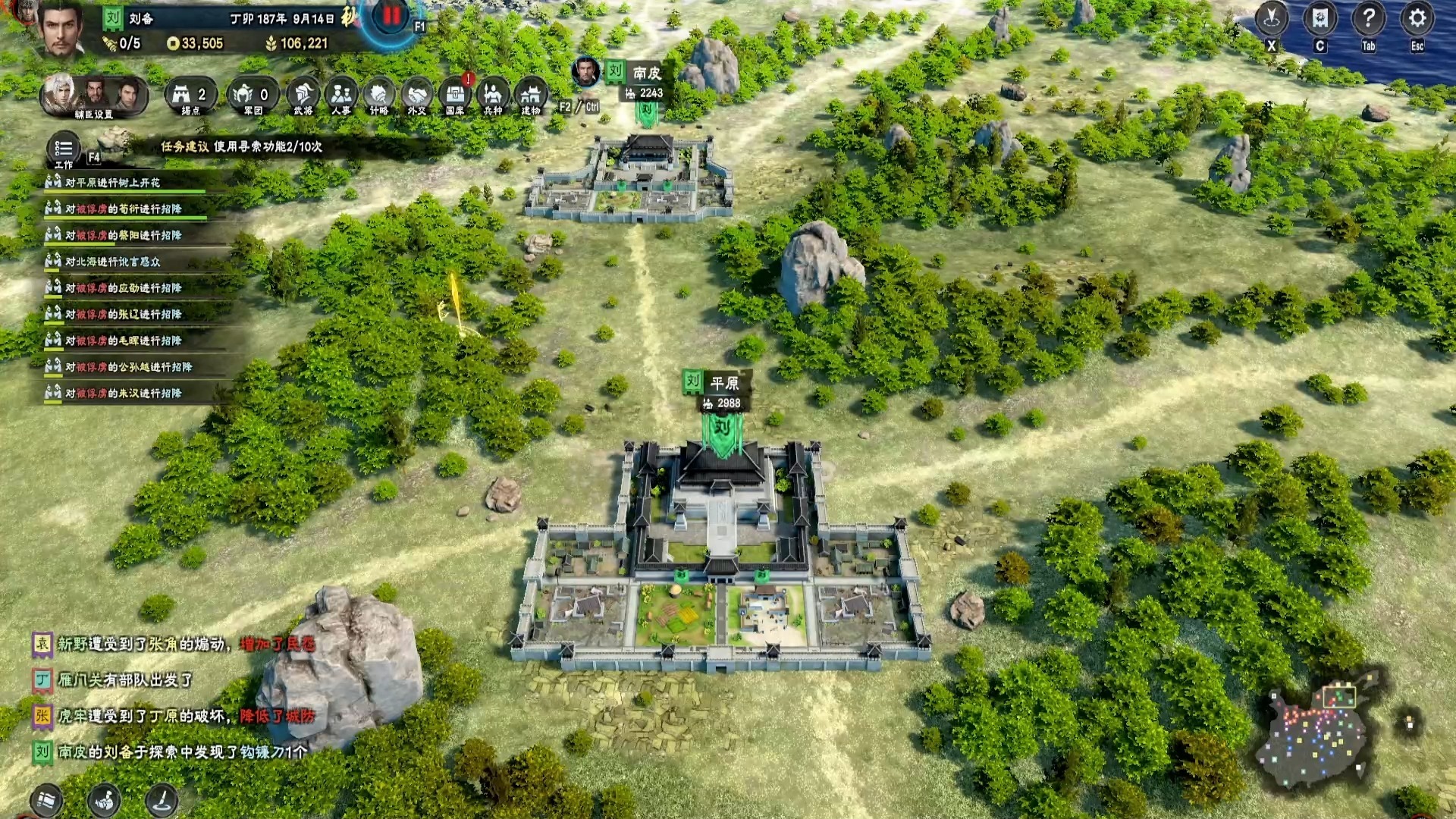This screenshot has height=819, width=1456.
Task: Open the 军团 corps menu
Action: pyautogui.click(x=253, y=96)
